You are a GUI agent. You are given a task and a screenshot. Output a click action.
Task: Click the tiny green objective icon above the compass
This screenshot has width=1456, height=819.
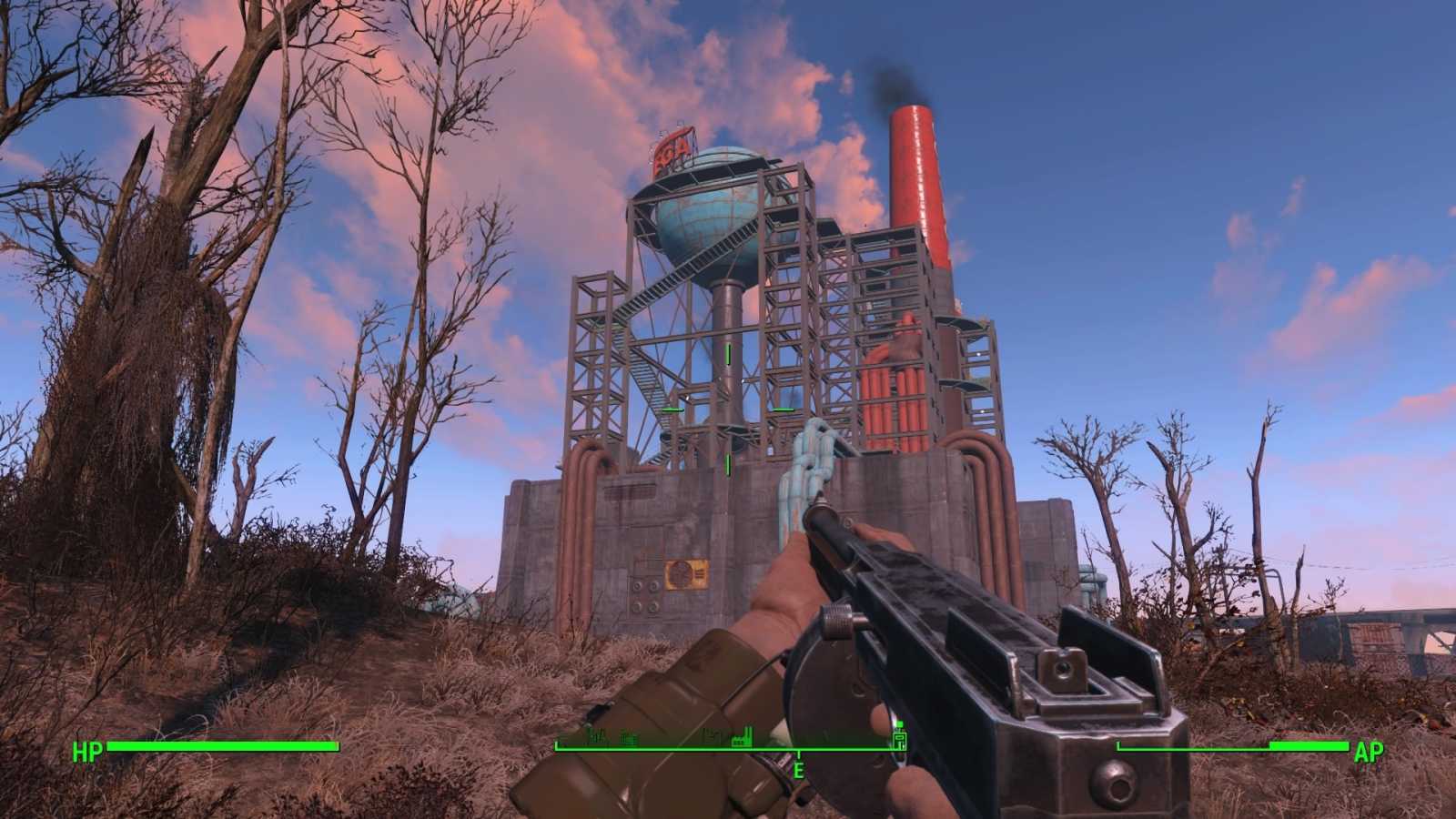click(x=901, y=723)
